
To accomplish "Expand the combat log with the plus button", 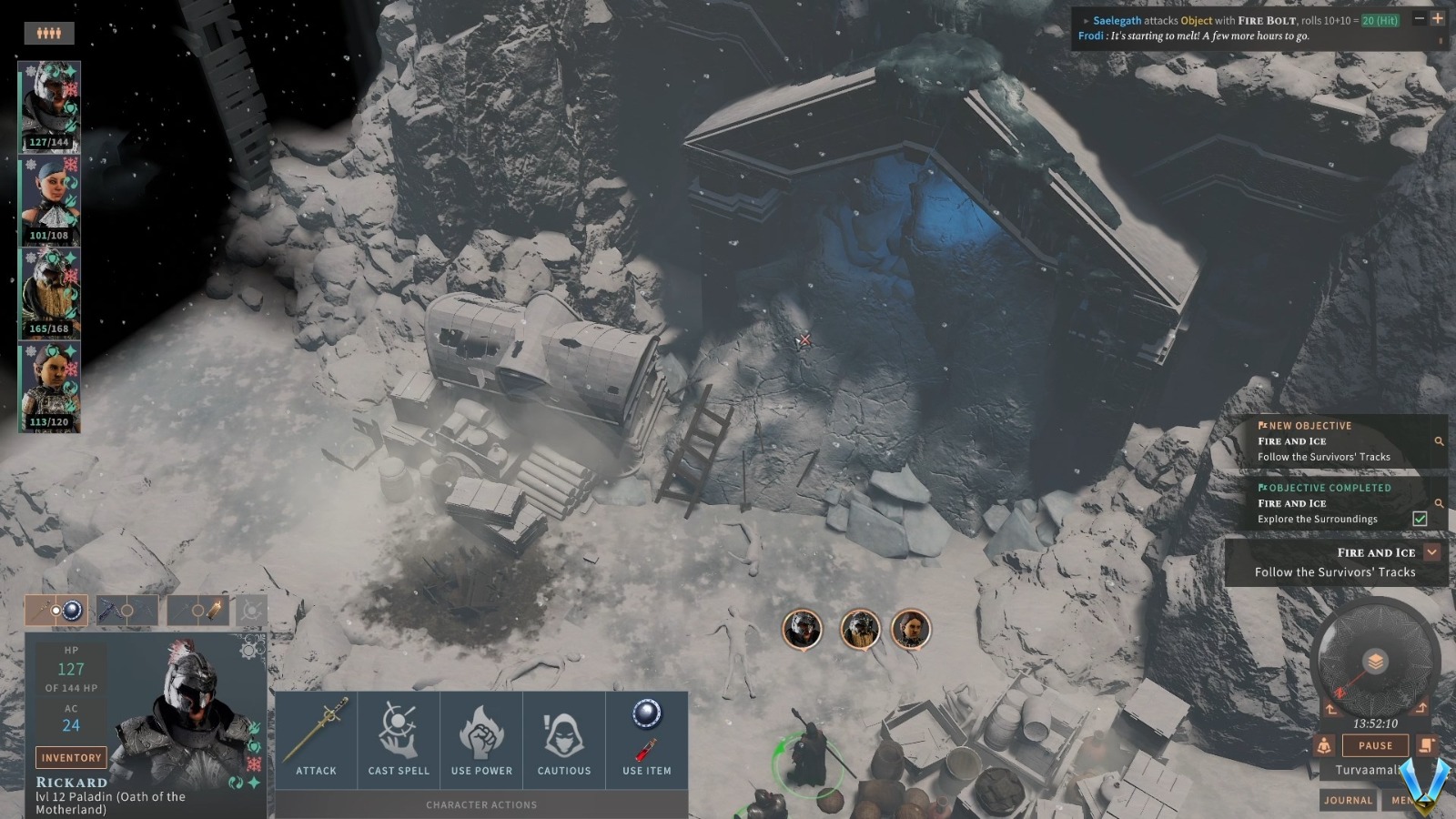I will click(x=1438, y=19).
